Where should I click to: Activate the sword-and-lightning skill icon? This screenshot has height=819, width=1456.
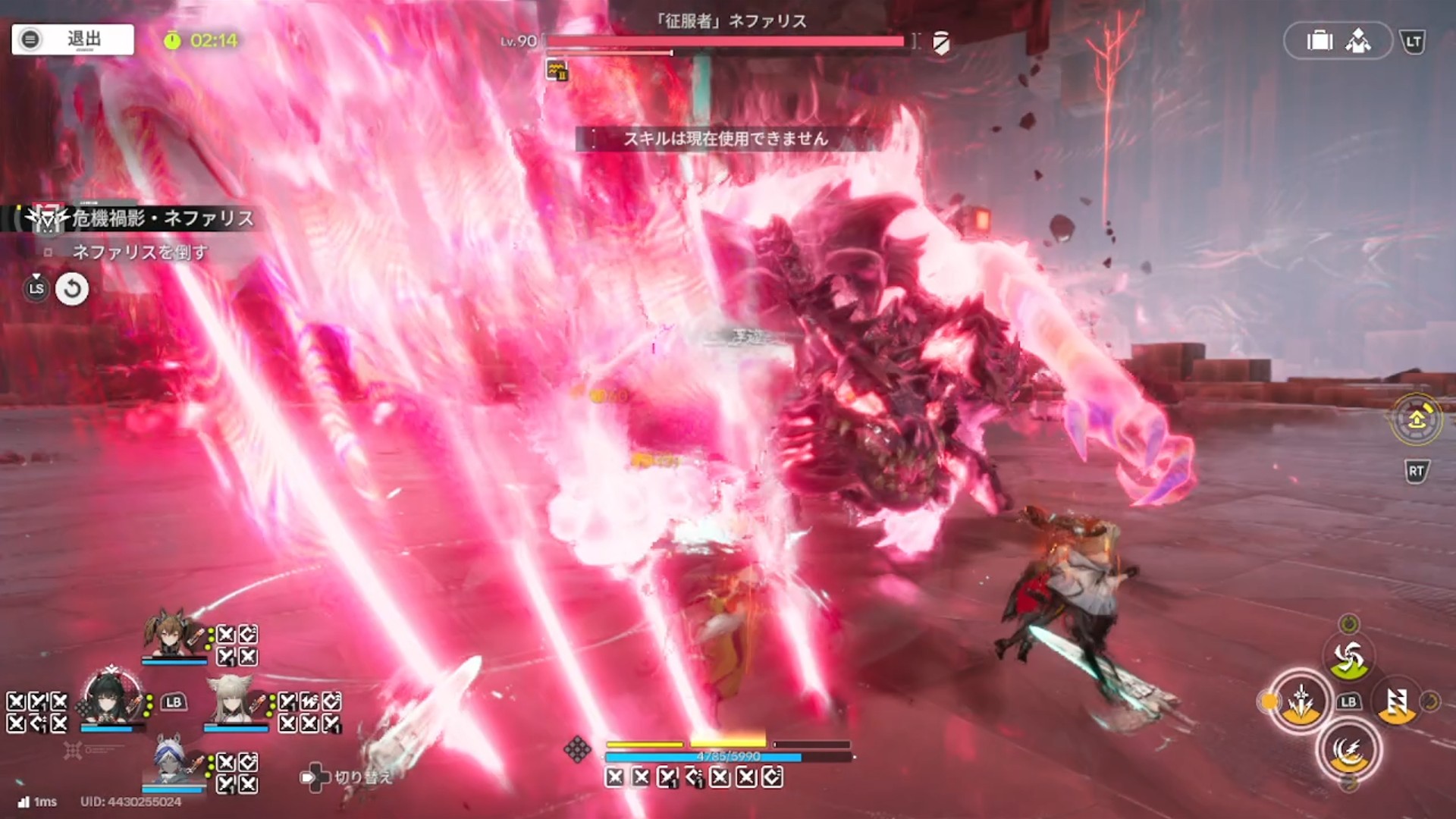click(x=1301, y=701)
